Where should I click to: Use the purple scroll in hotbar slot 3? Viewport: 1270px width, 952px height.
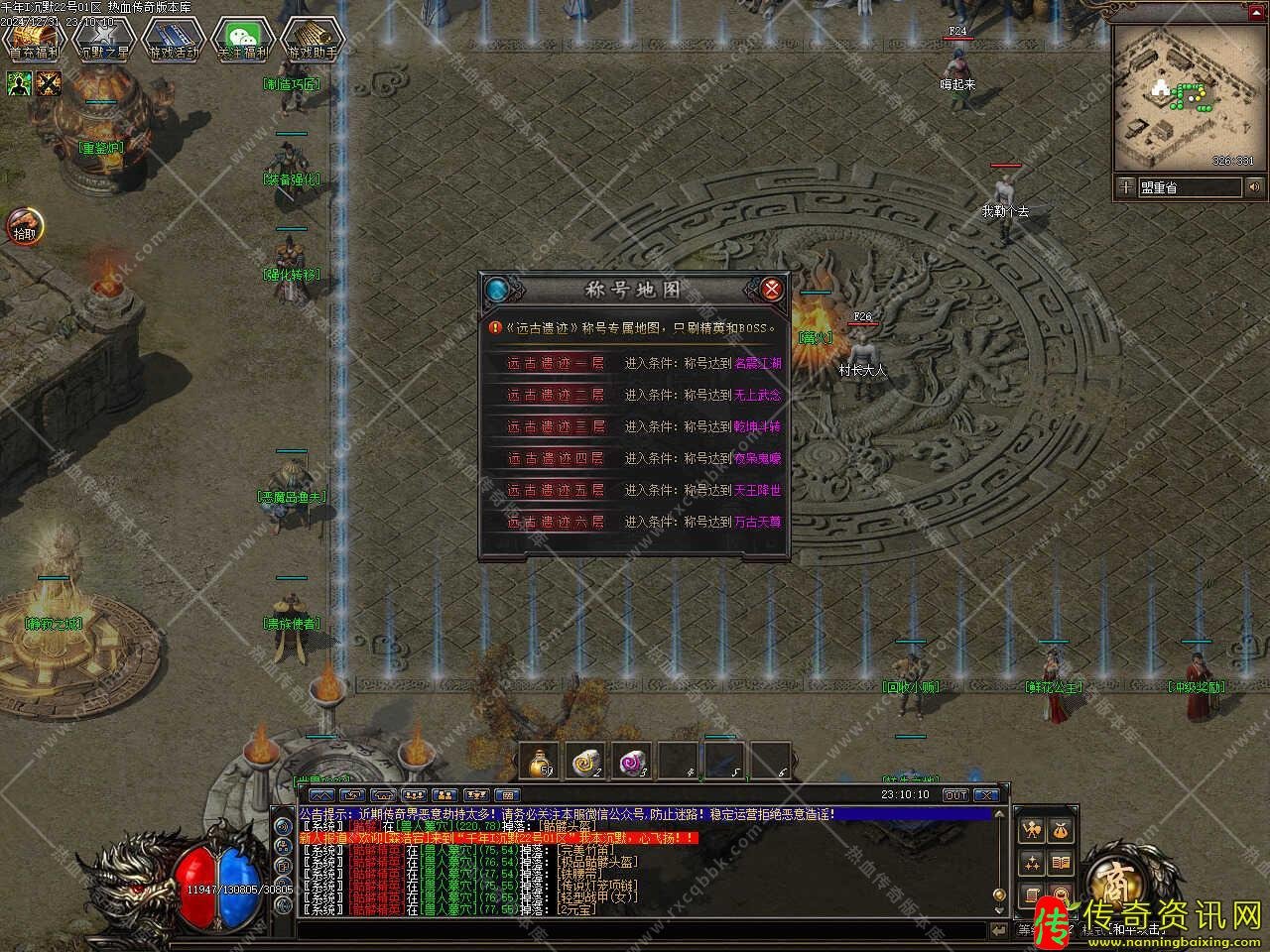632,762
